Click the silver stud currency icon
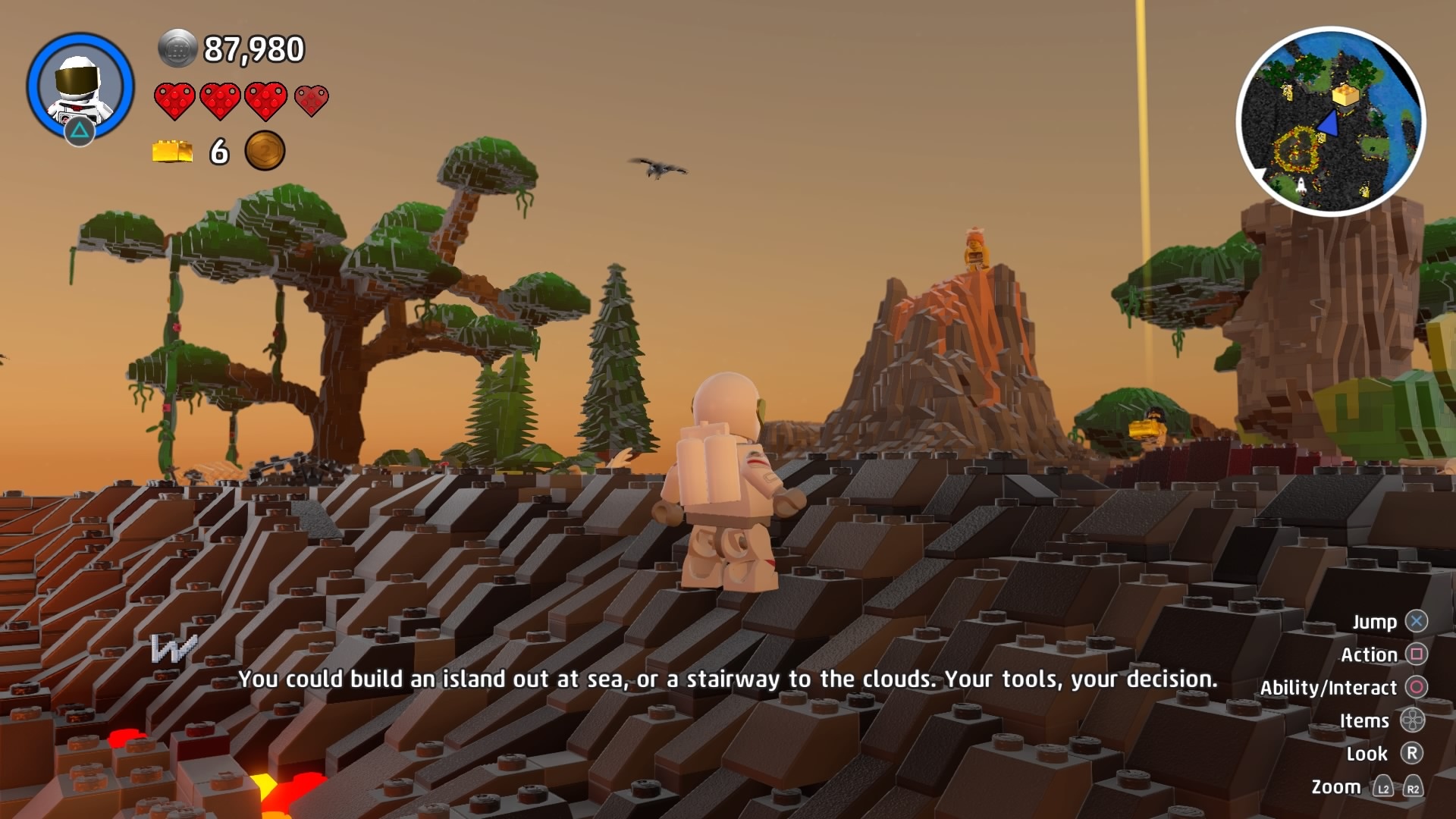The height and width of the screenshot is (819, 1456). click(x=177, y=49)
